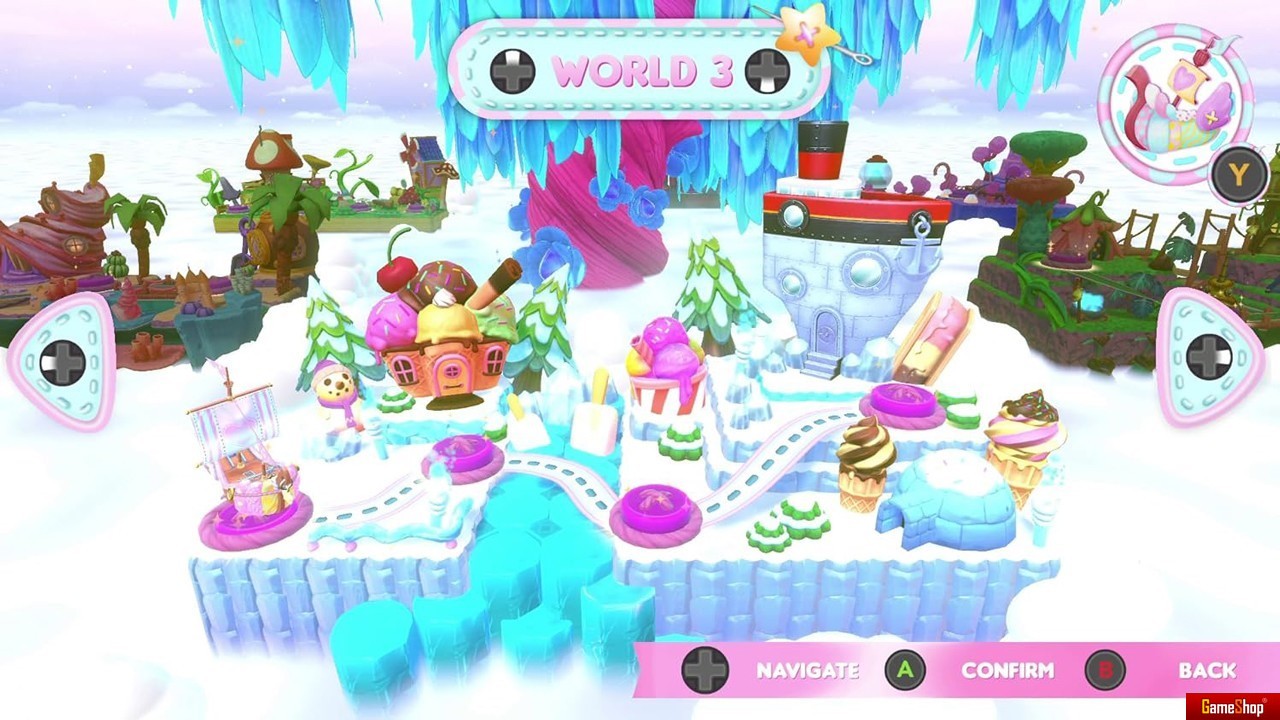Viewport: 1280px width, 720px height.
Task: Pick the level node left of the igloo
Action: (656, 509)
